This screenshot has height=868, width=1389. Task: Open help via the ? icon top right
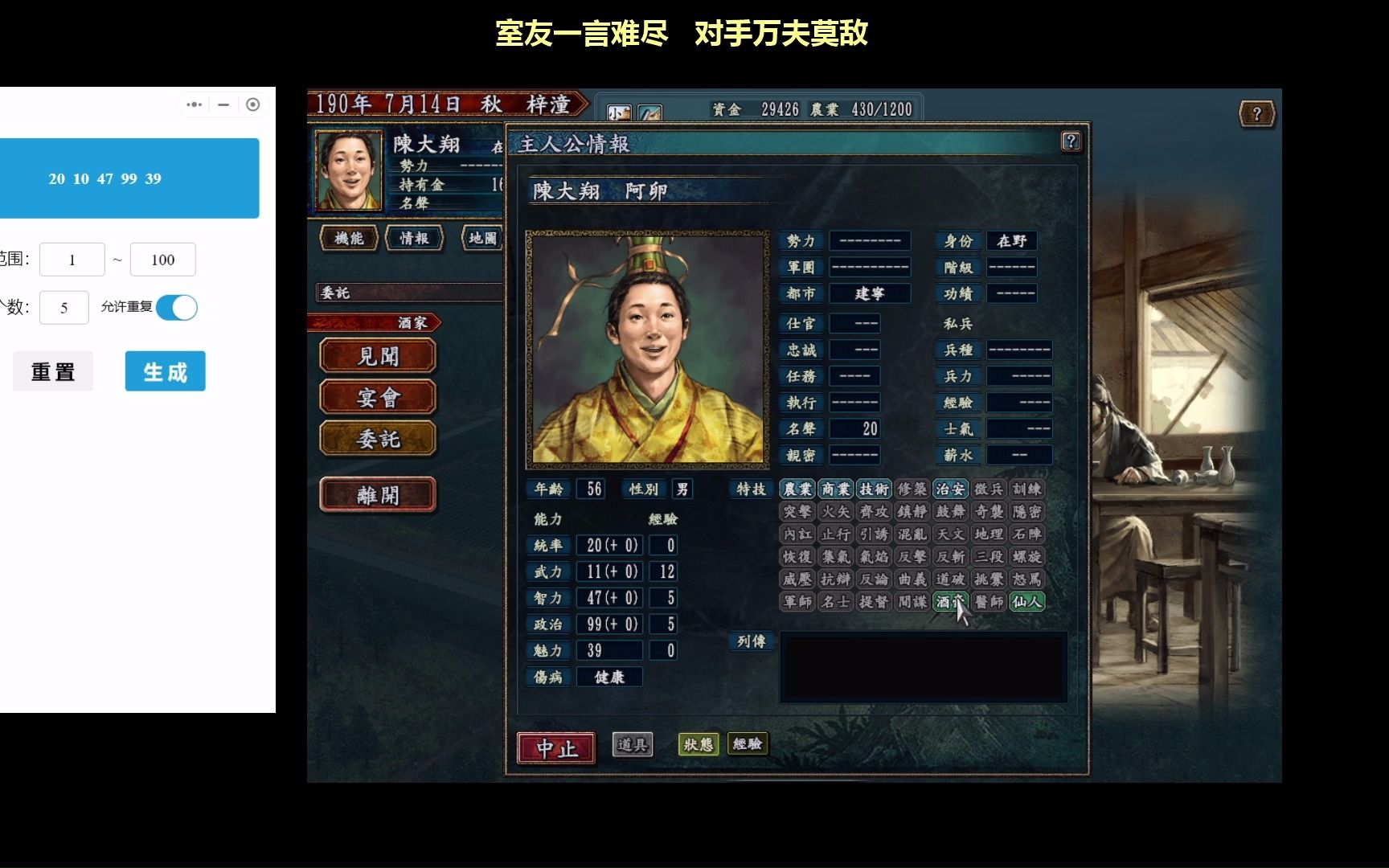click(x=1256, y=113)
